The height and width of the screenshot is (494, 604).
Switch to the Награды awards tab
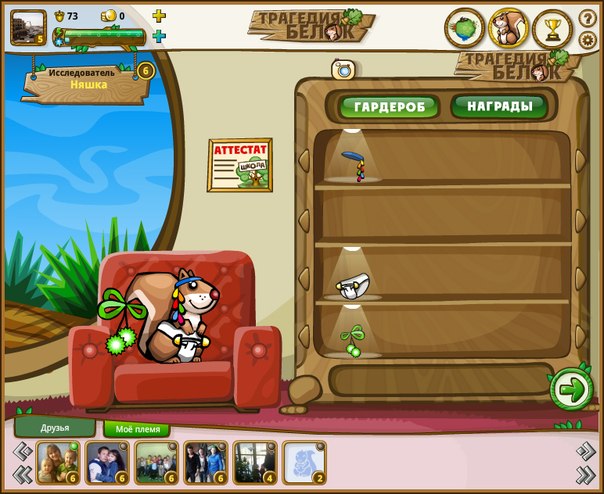(x=498, y=106)
